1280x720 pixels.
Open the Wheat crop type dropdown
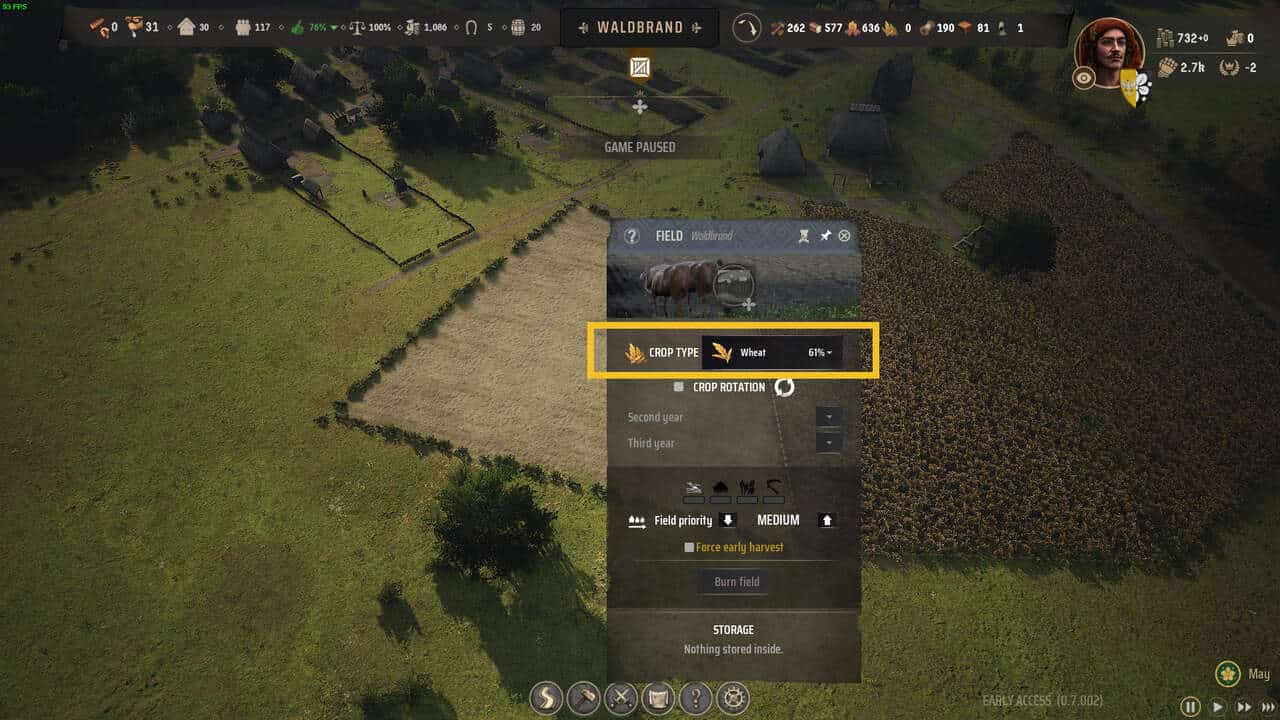(x=772, y=352)
